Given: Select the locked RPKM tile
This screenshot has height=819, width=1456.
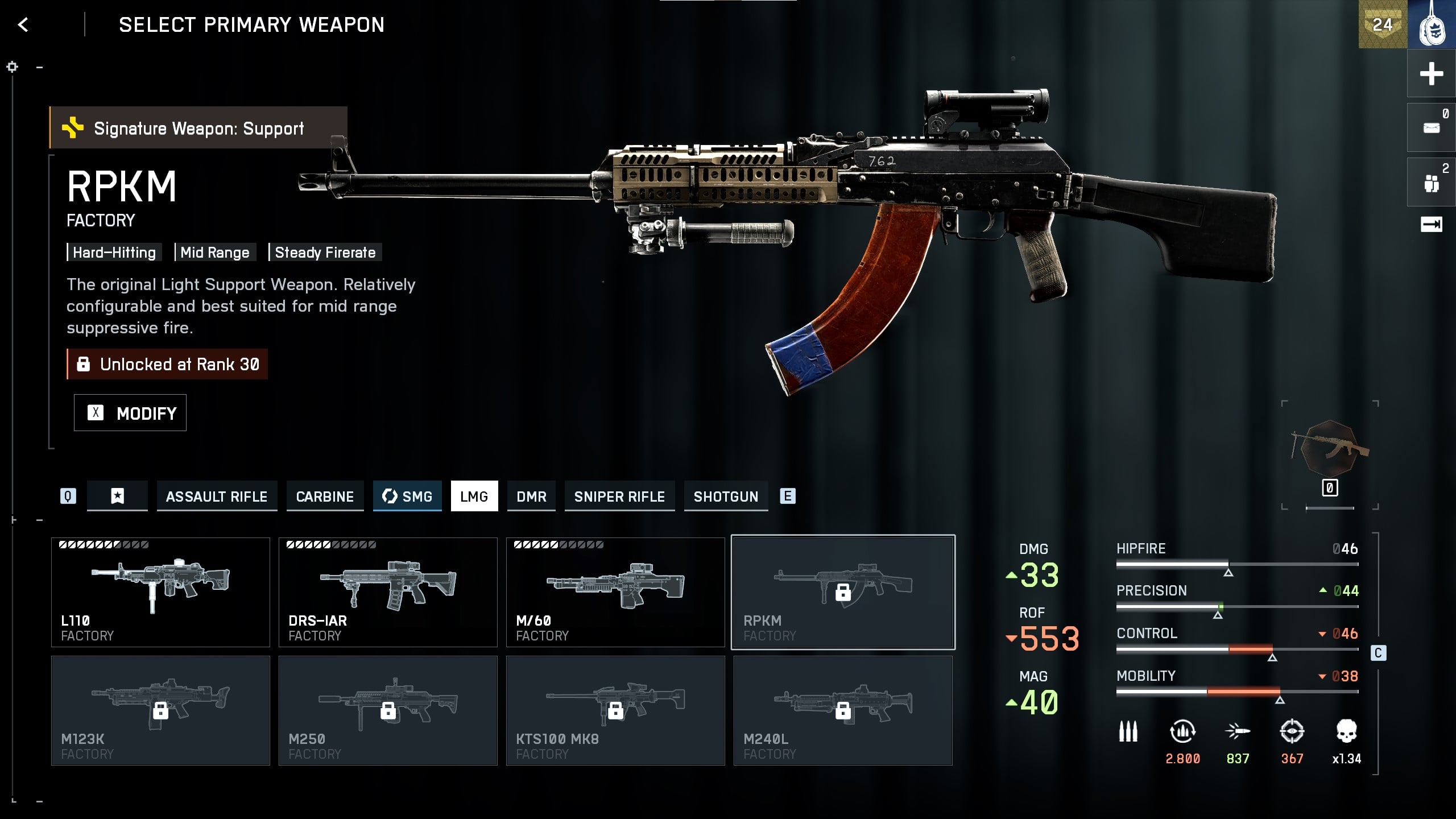Looking at the screenshot, I should [x=843, y=592].
